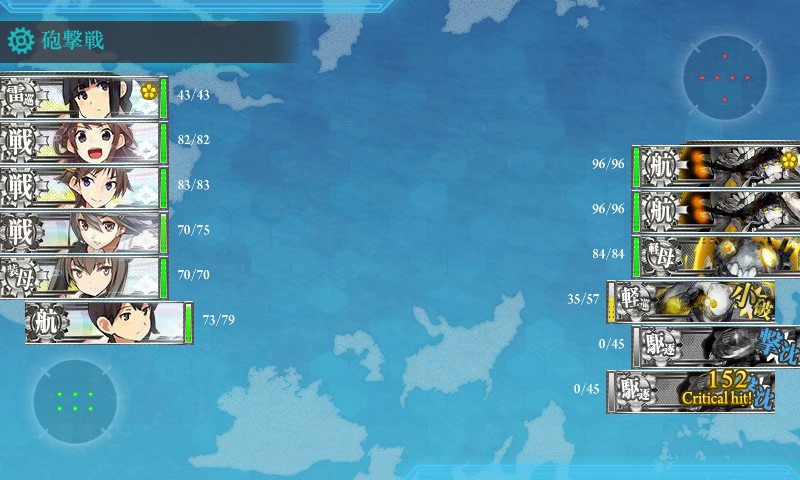Click the gear icon beside 砲撃戦
The width and height of the screenshot is (800, 480).
tap(20, 41)
